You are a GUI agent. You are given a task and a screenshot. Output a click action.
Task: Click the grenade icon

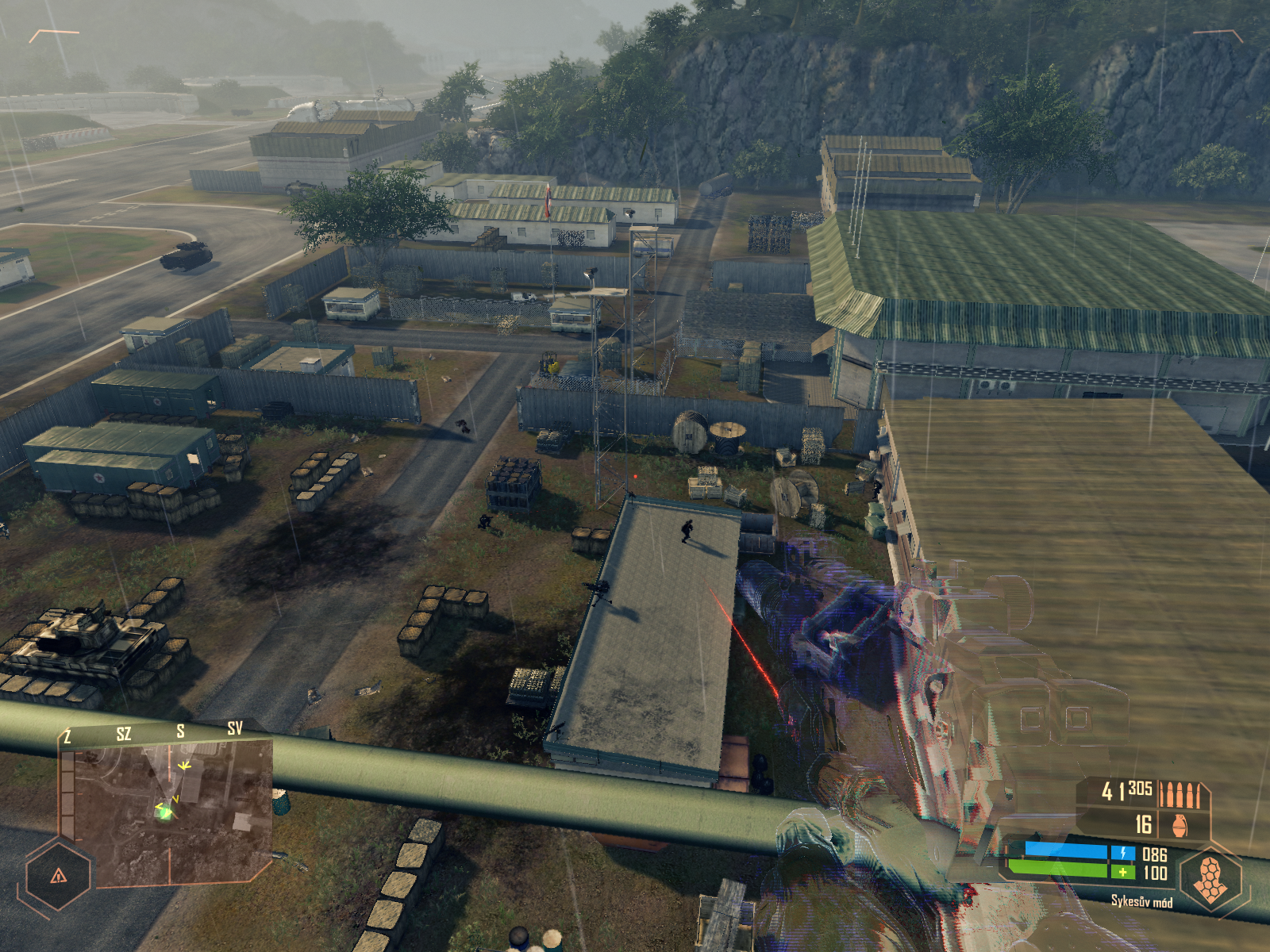tap(1180, 825)
